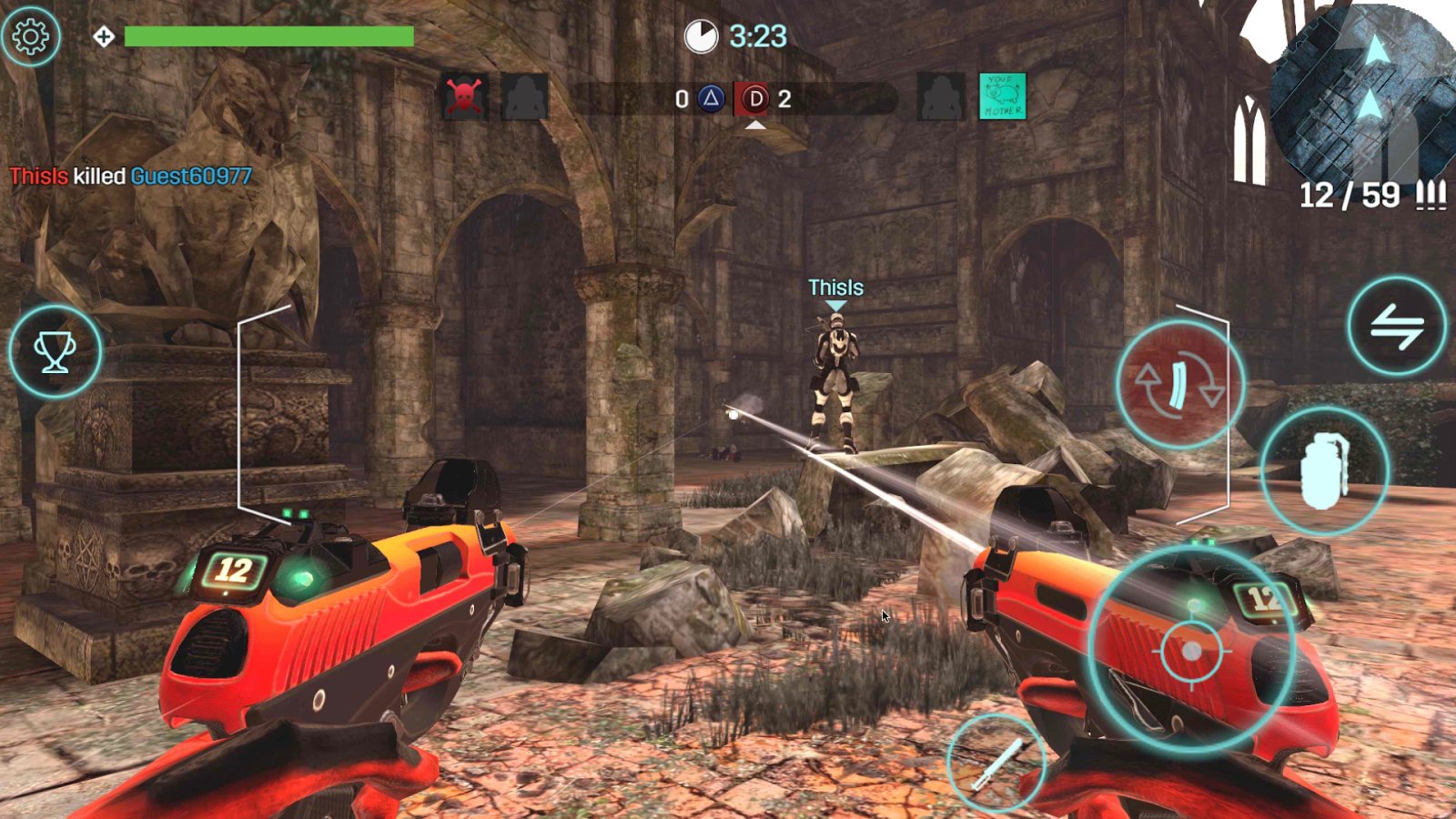Open the gear settings menu

click(x=31, y=36)
